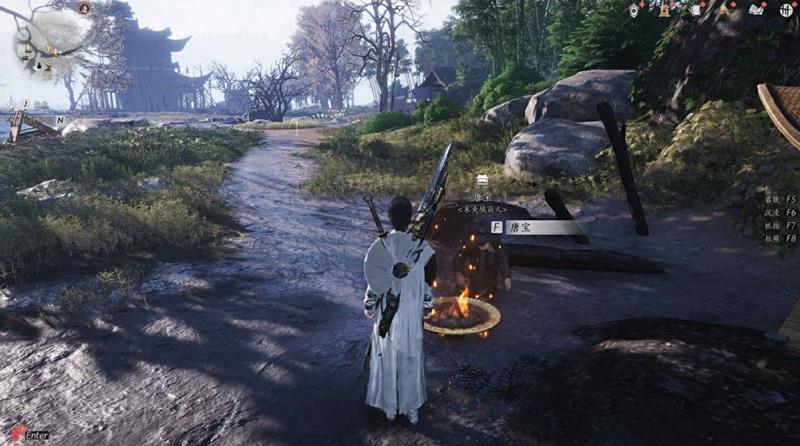Choose the F7 shortcut entry
Image resolution: width=800 pixels, height=446 pixels.
(776, 225)
